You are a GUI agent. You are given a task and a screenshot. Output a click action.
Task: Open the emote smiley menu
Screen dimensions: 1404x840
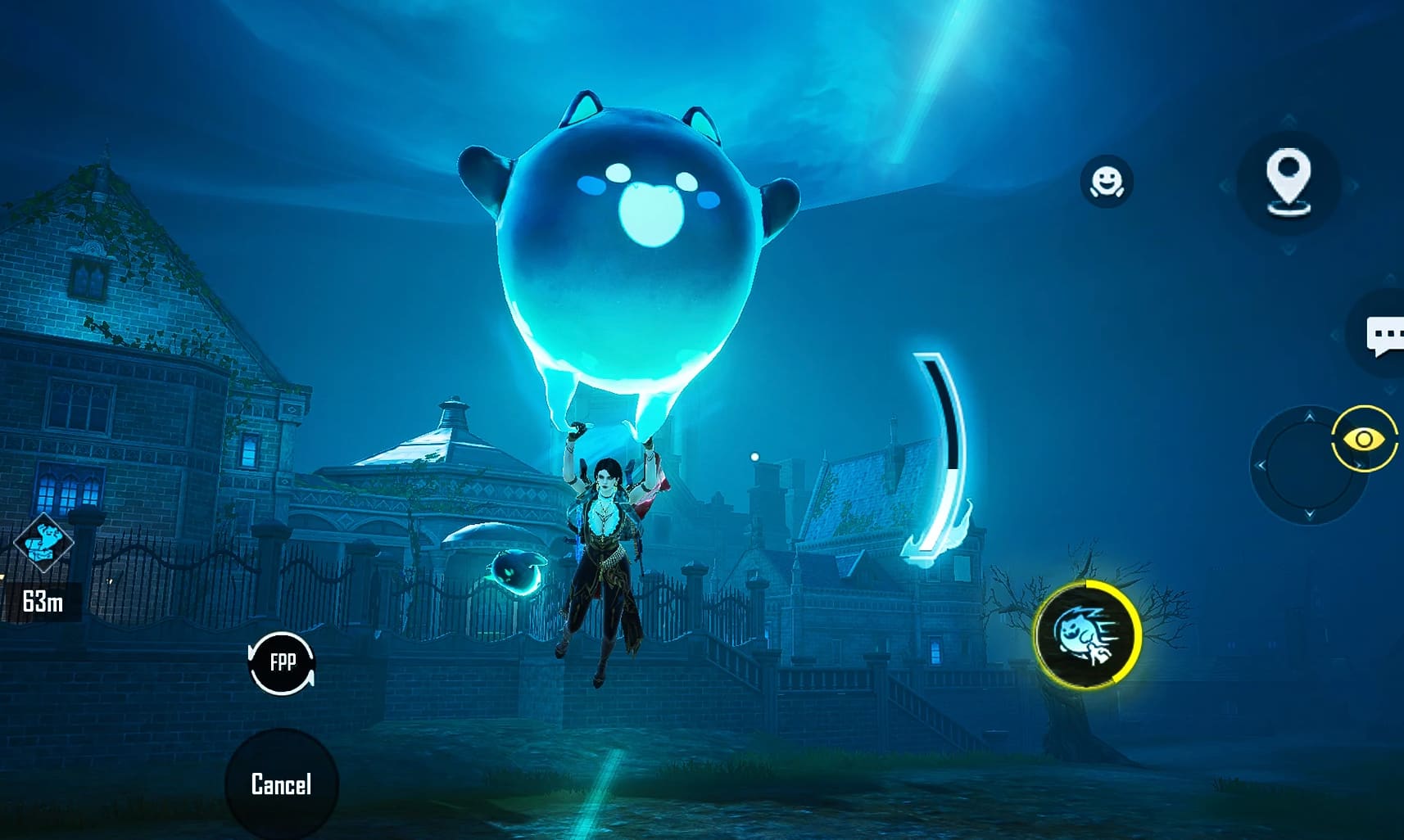point(1107,182)
